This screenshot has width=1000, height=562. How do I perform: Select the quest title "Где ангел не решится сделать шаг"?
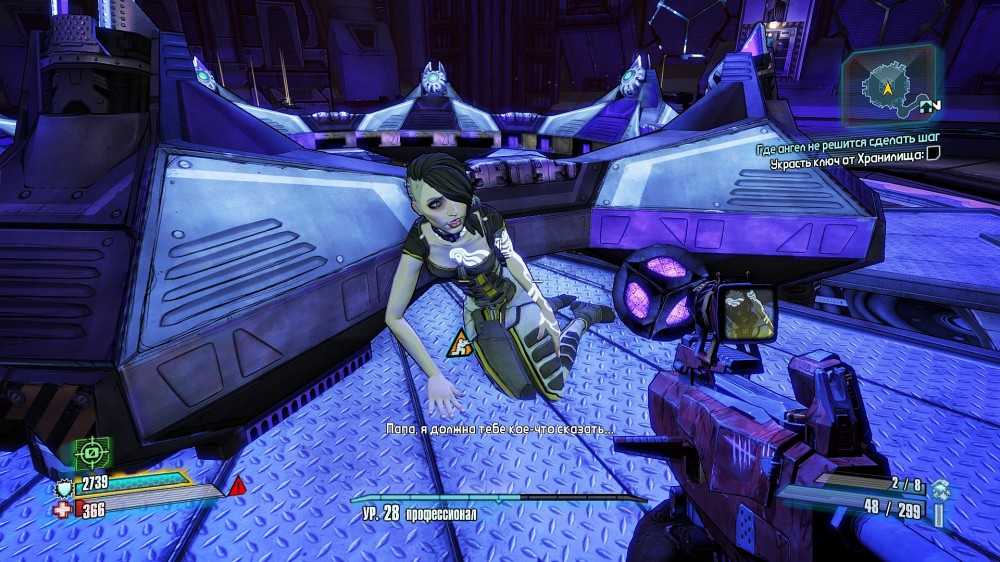[x=851, y=149]
